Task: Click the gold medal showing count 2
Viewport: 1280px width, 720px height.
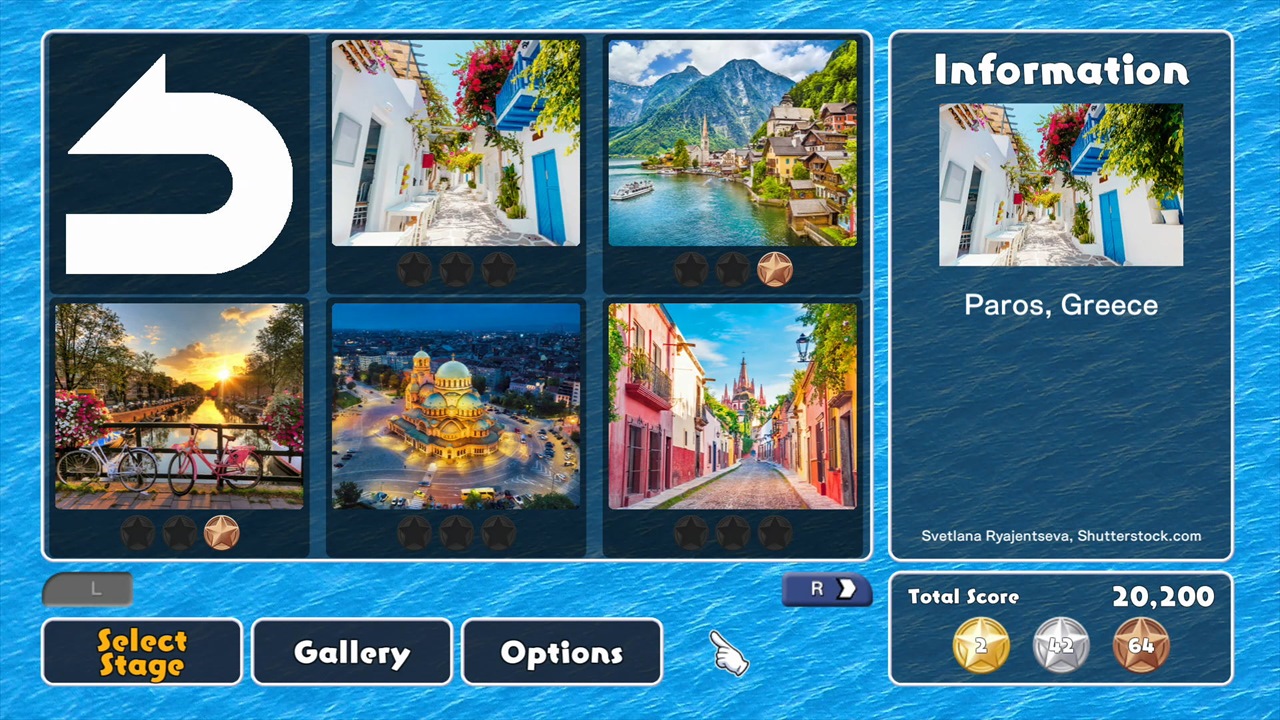Action: pyautogui.click(x=980, y=645)
